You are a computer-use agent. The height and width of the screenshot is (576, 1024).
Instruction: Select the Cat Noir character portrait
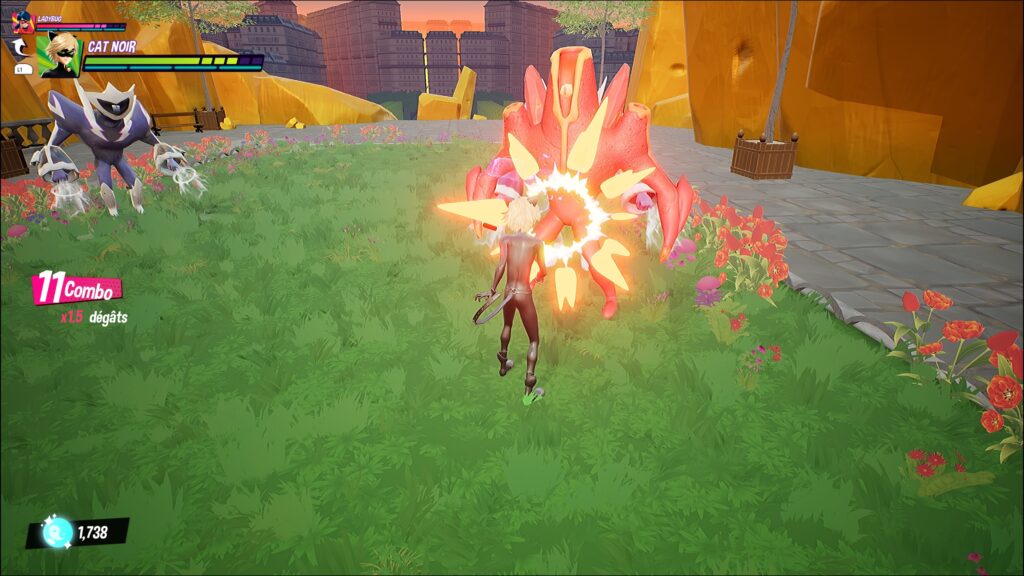tap(60, 53)
